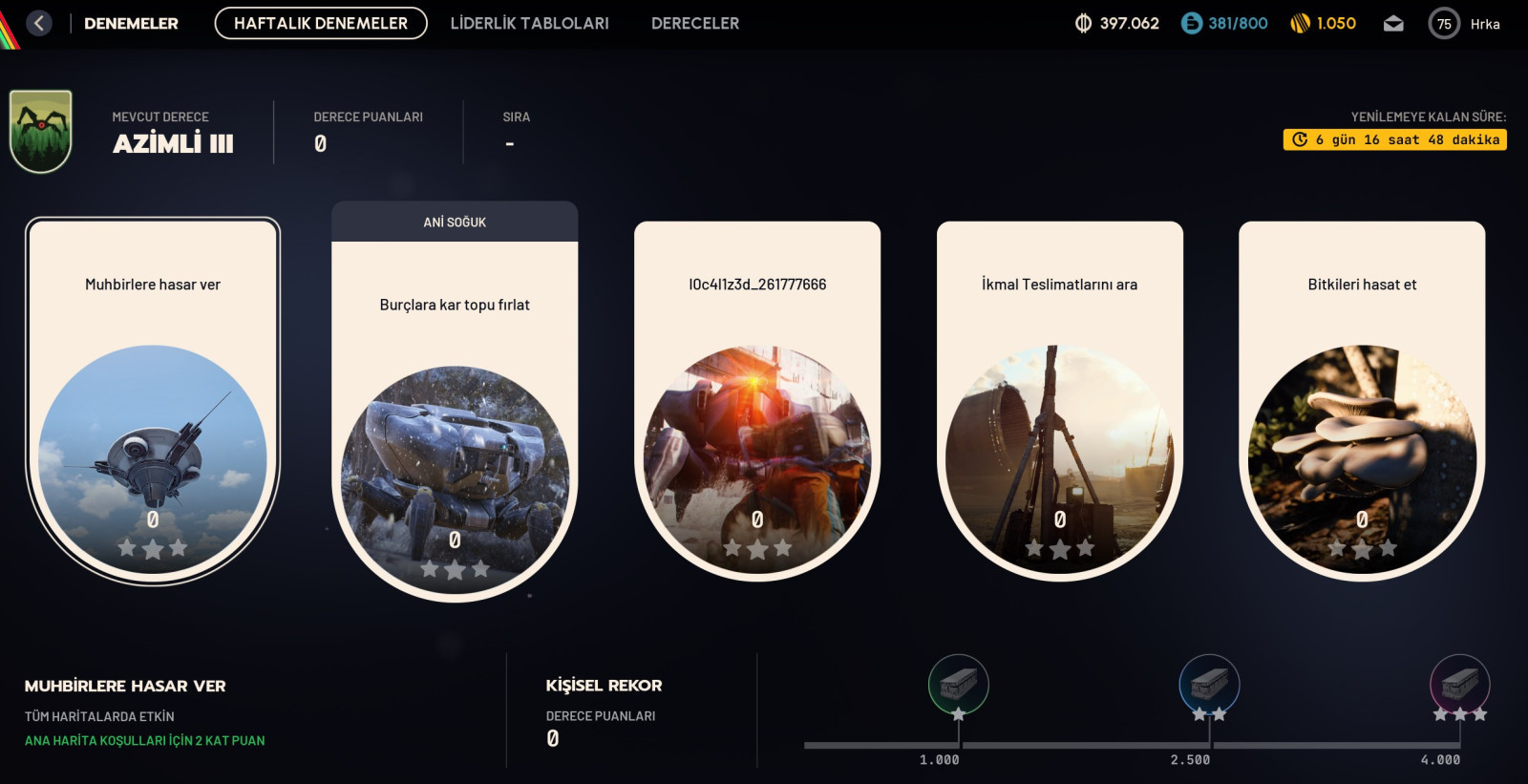Go back with the arrow button

coord(39,23)
